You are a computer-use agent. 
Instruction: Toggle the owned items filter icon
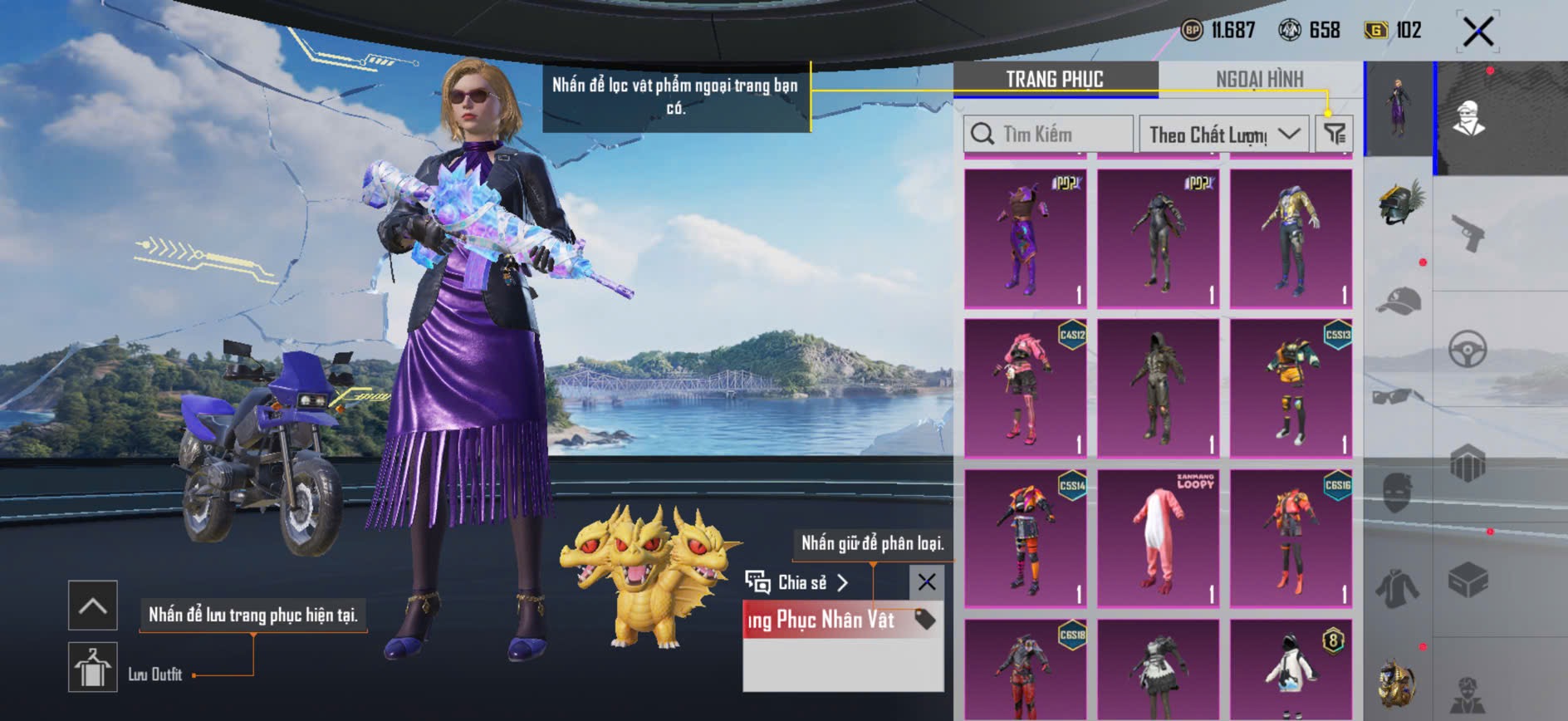coord(1335,134)
